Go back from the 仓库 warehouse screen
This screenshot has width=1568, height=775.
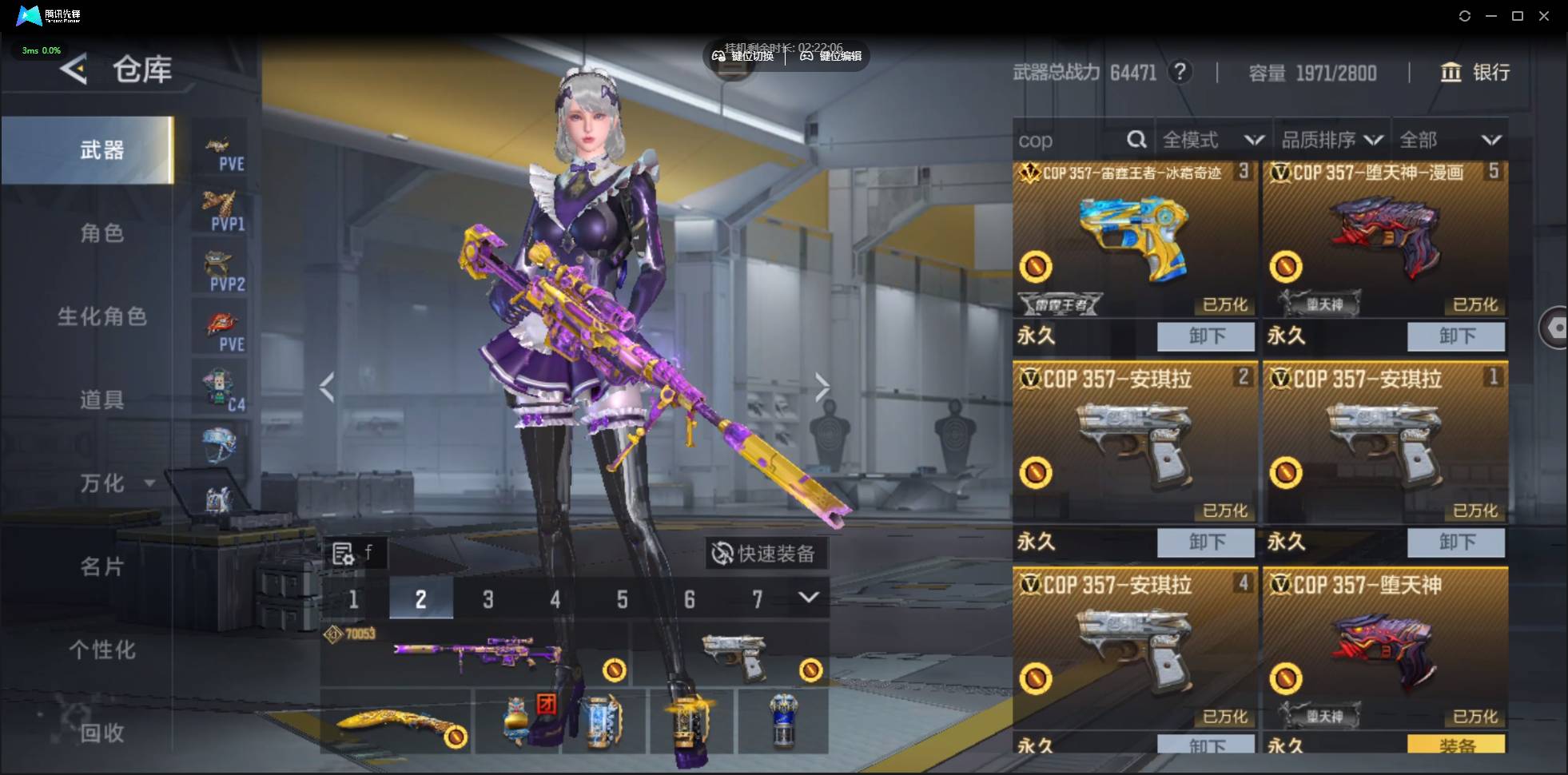point(74,70)
